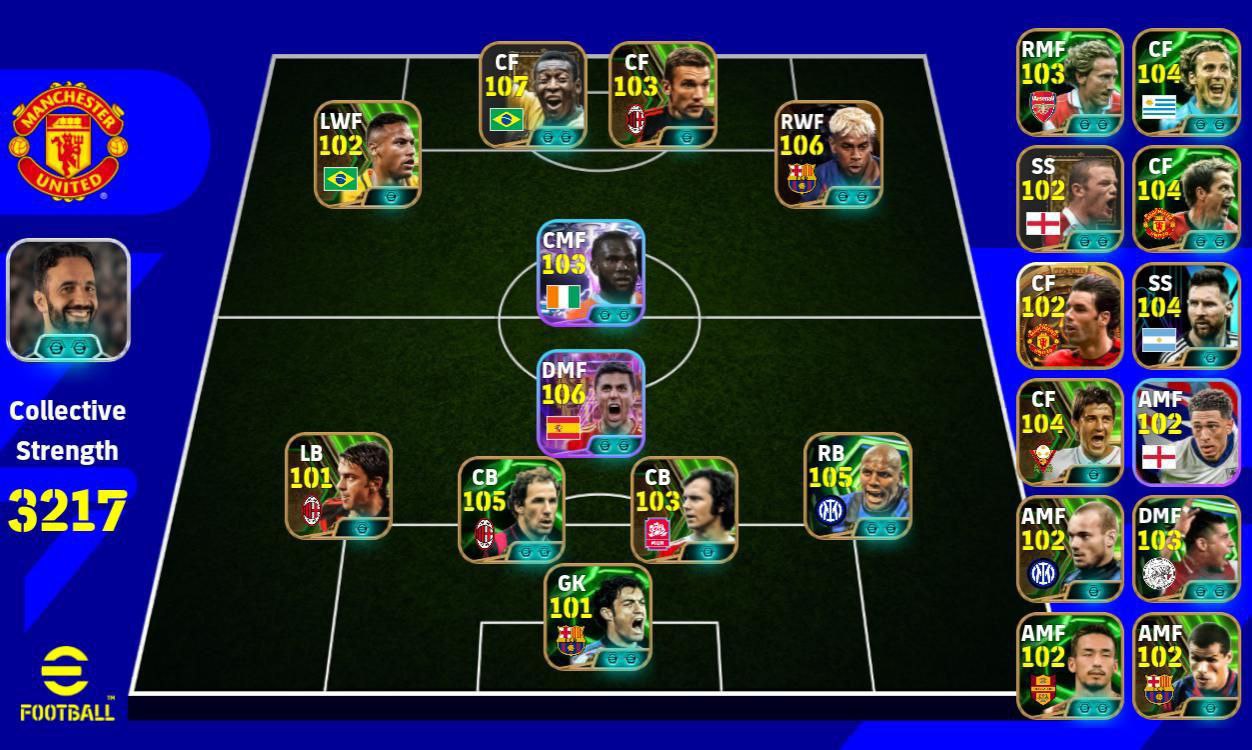Pick the RWF 106 player card
This screenshot has height=750, width=1252.
(829, 154)
